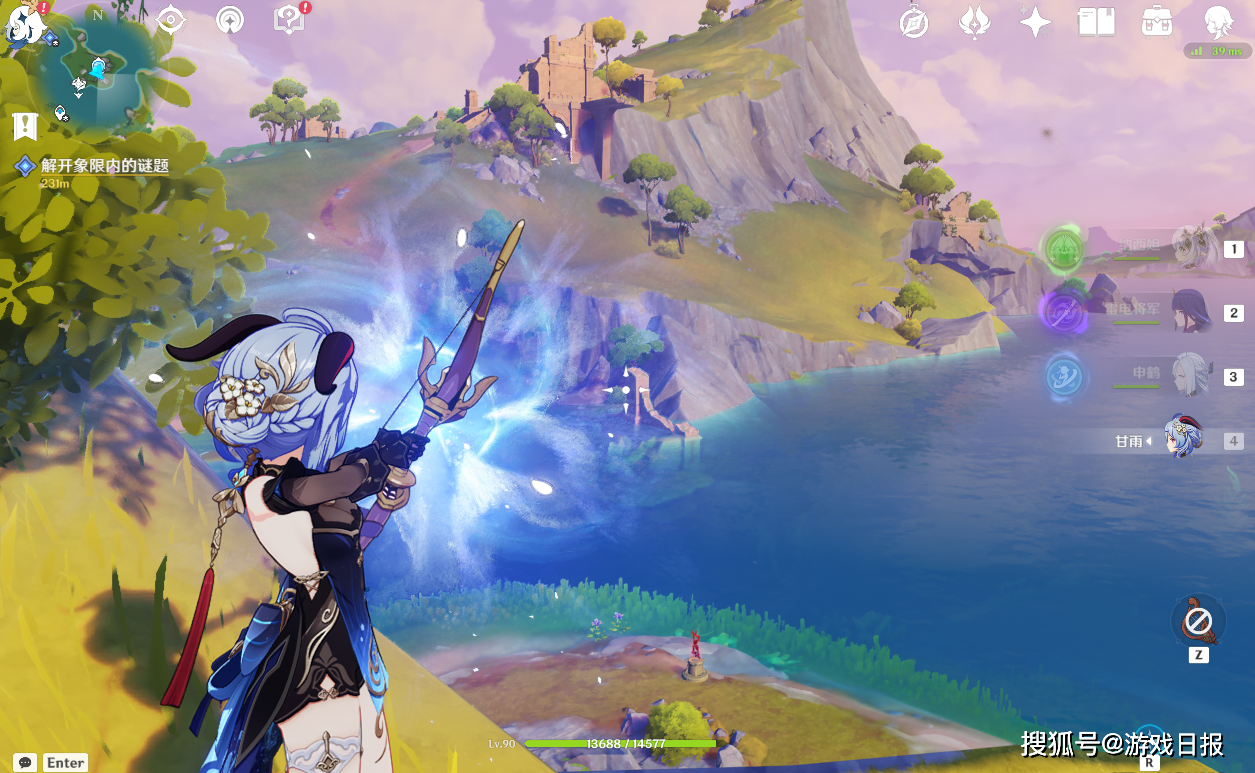Open the battle pass winged icon
The height and width of the screenshot is (773, 1255).
[974, 22]
